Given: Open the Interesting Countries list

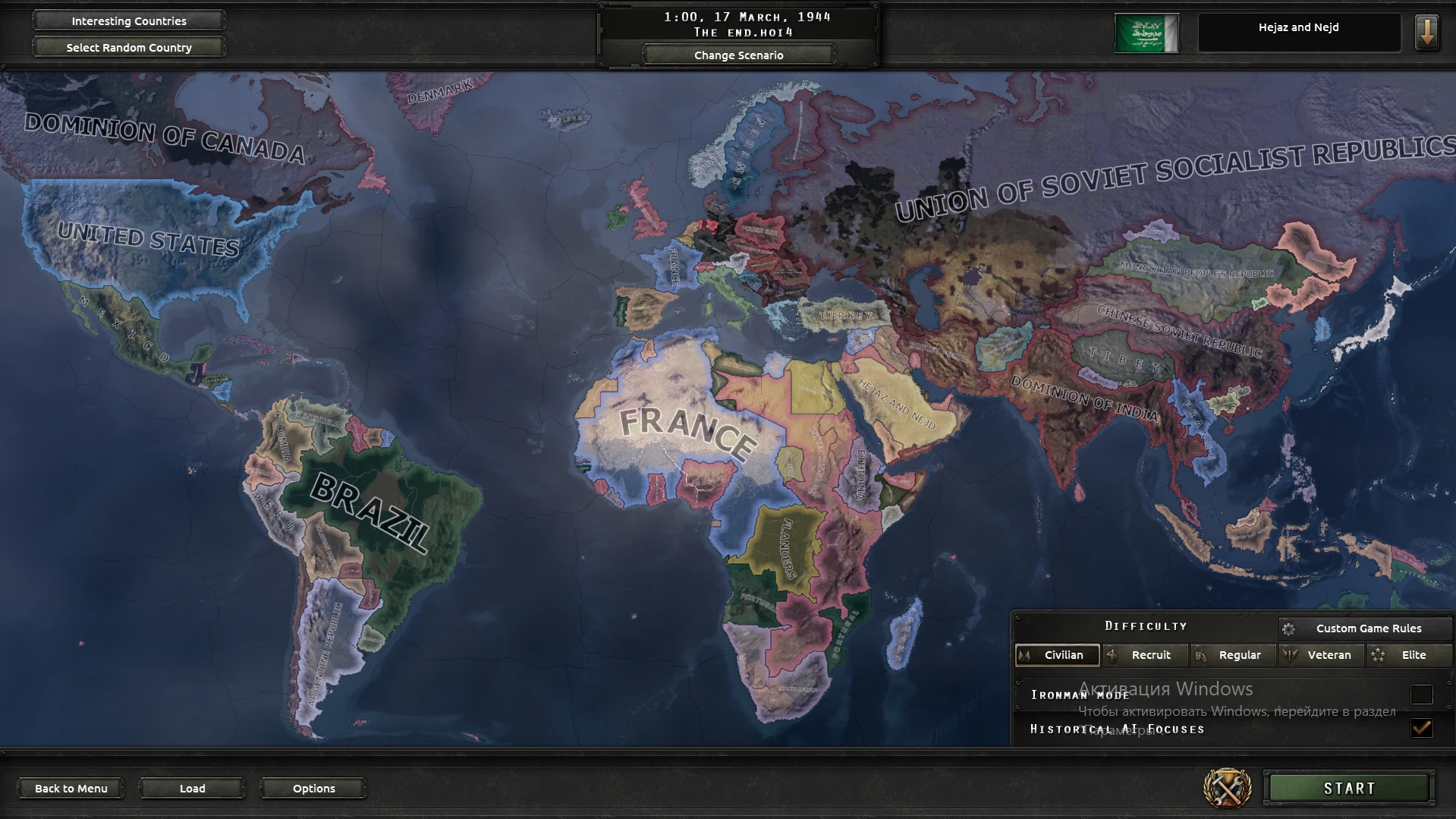Looking at the screenshot, I should [x=127, y=20].
